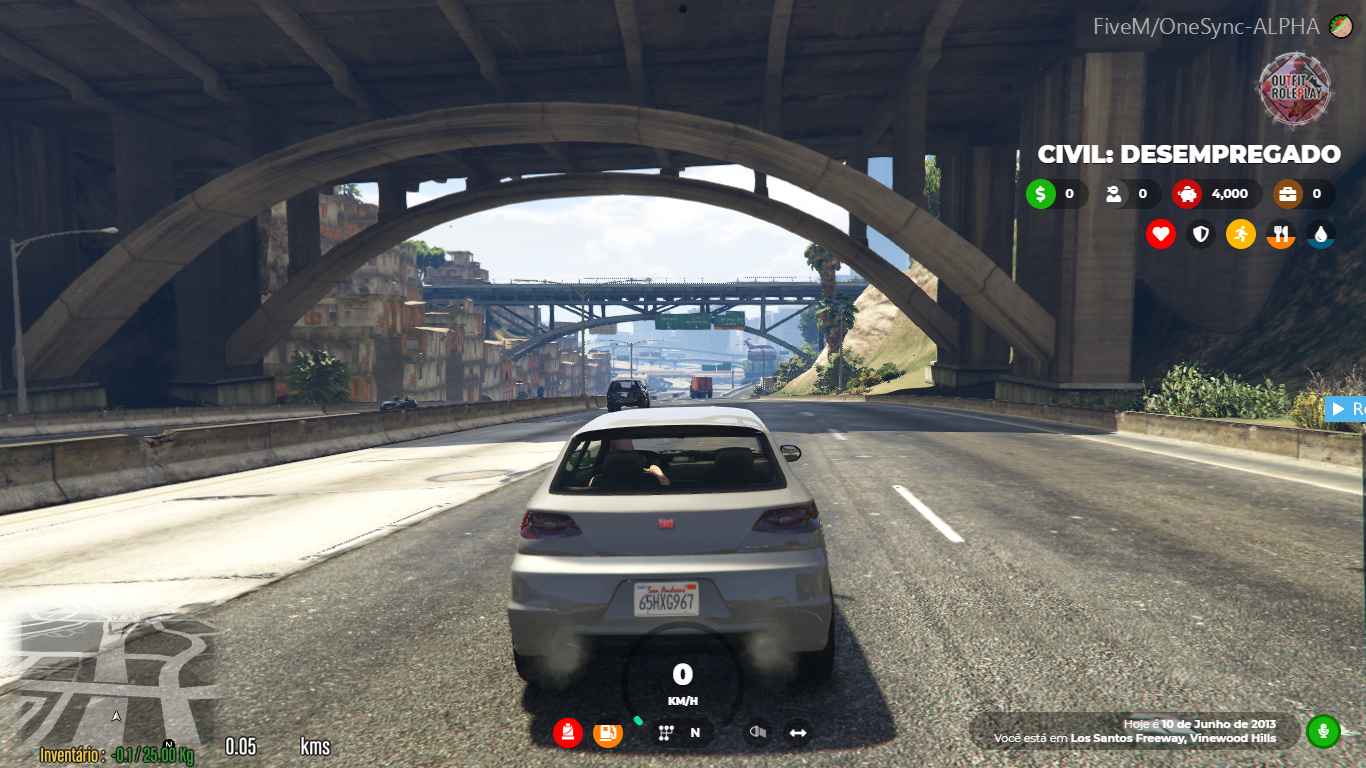Click the green dollar cash icon
Viewport: 1366px width, 768px height.
click(x=1041, y=194)
